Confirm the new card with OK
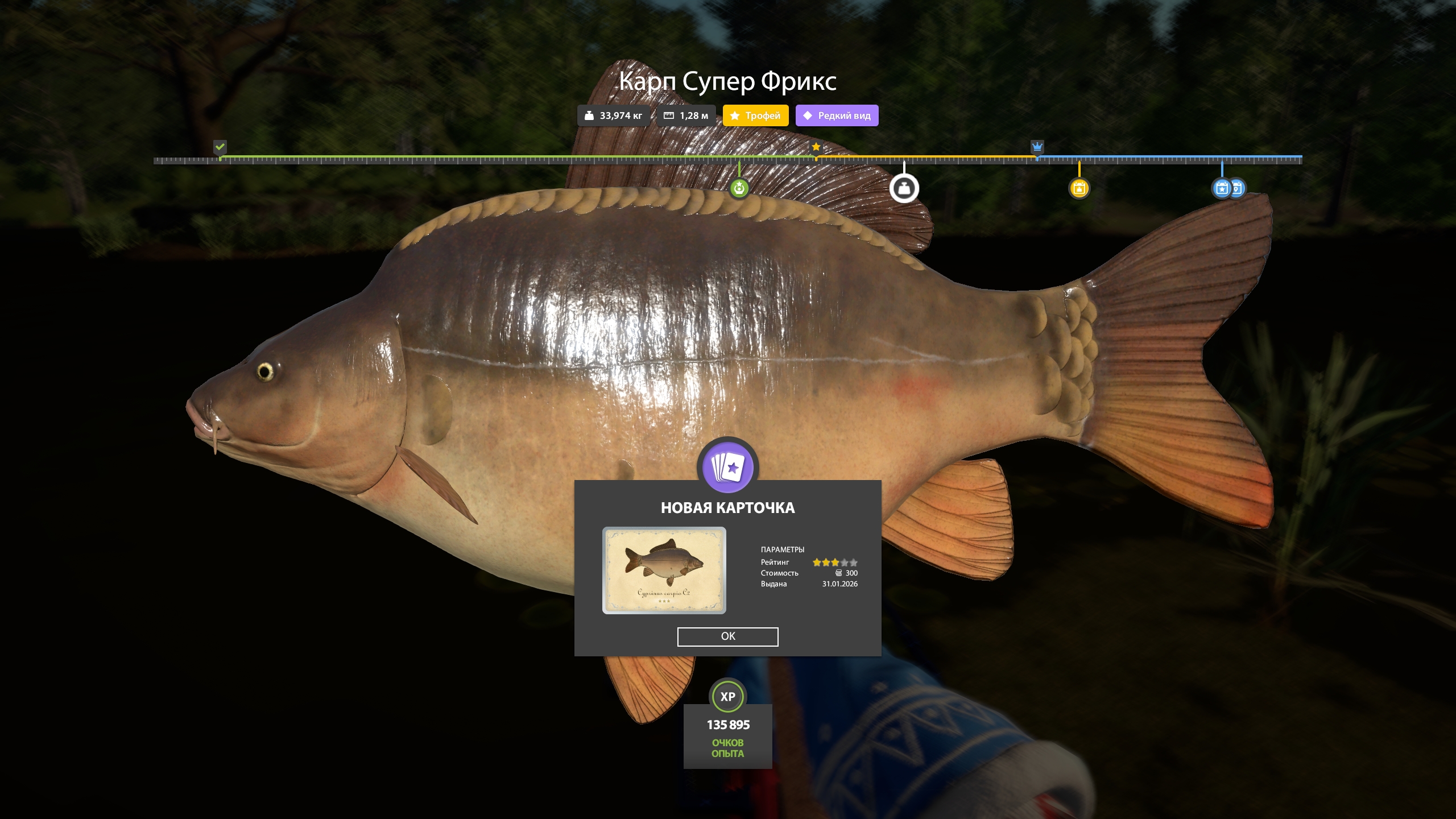1456x819 pixels. click(x=727, y=636)
